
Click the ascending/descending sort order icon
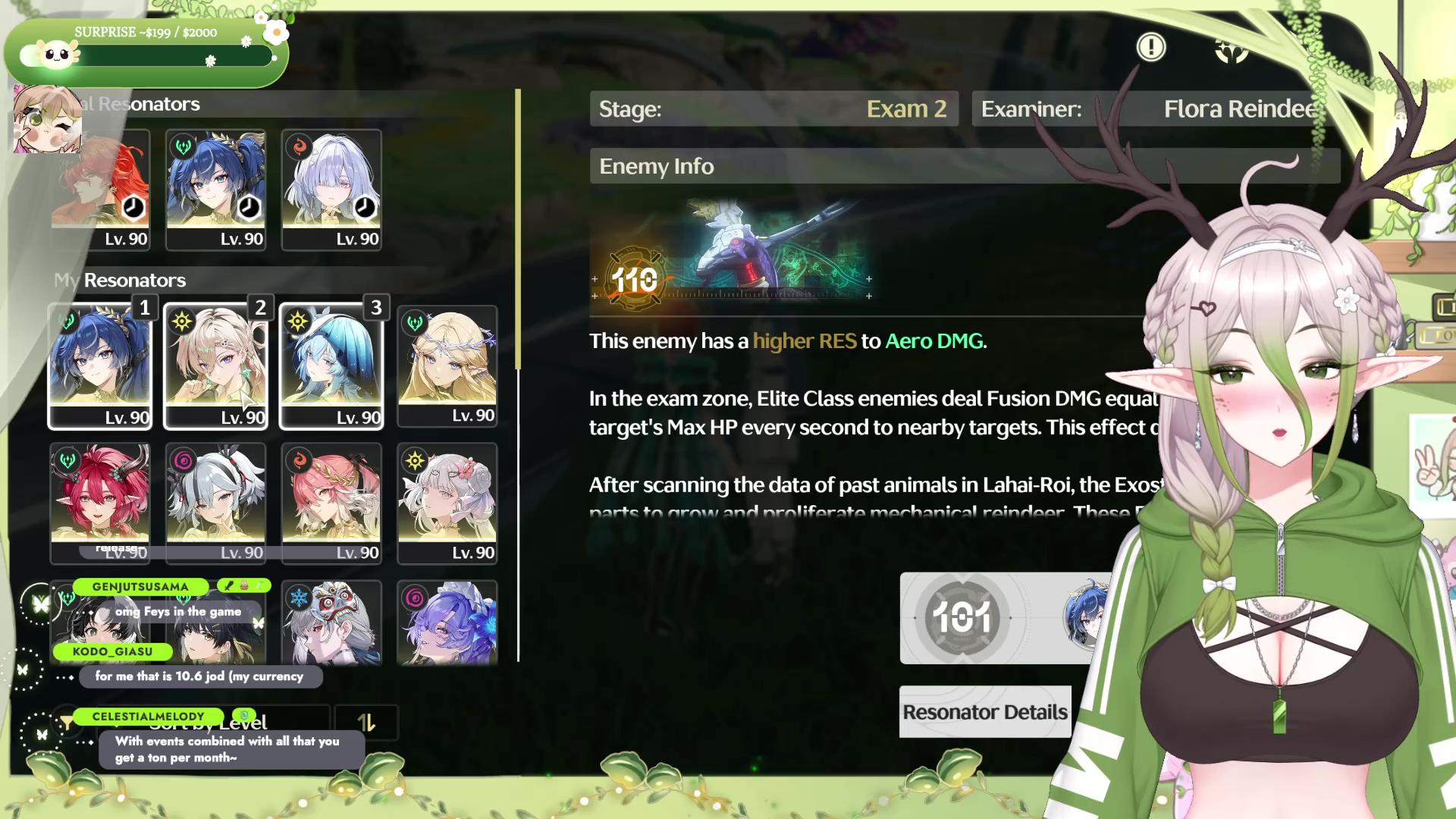pyautogui.click(x=368, y=722)
